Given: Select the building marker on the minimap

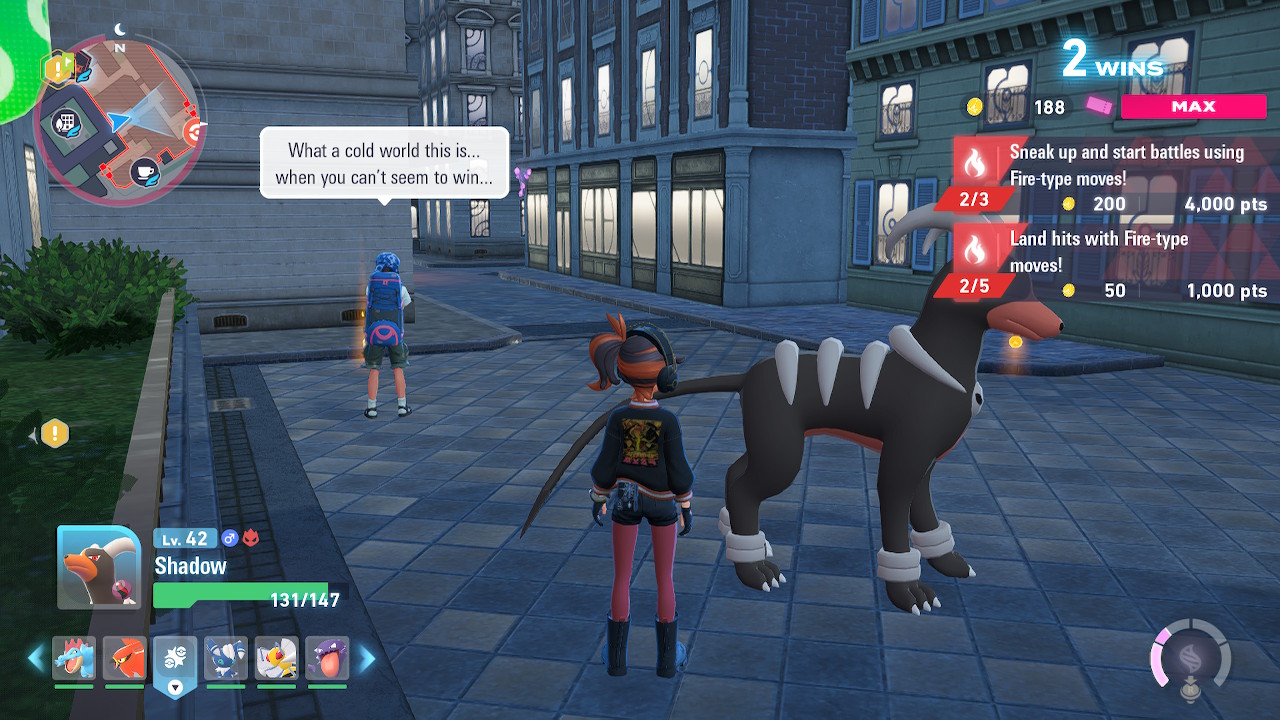Looking at the screenshot, I should [x=68, y=122].
